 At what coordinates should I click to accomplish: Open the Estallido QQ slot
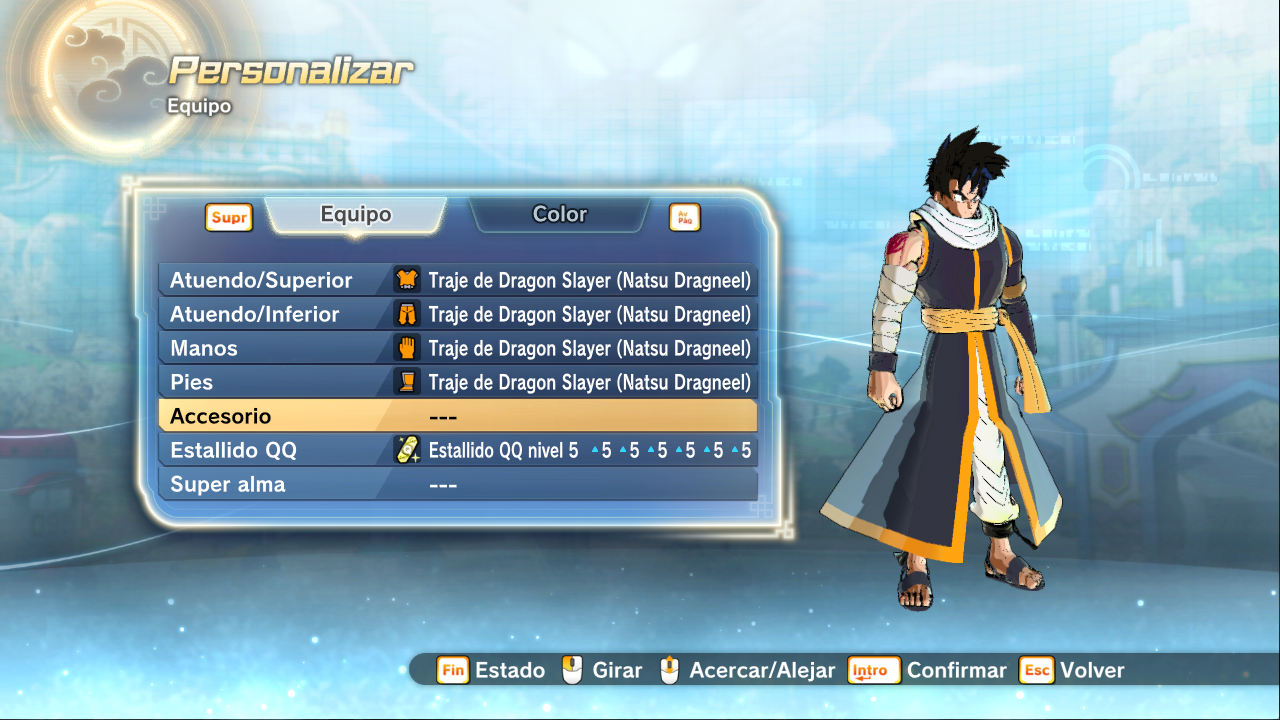point(458,451)
